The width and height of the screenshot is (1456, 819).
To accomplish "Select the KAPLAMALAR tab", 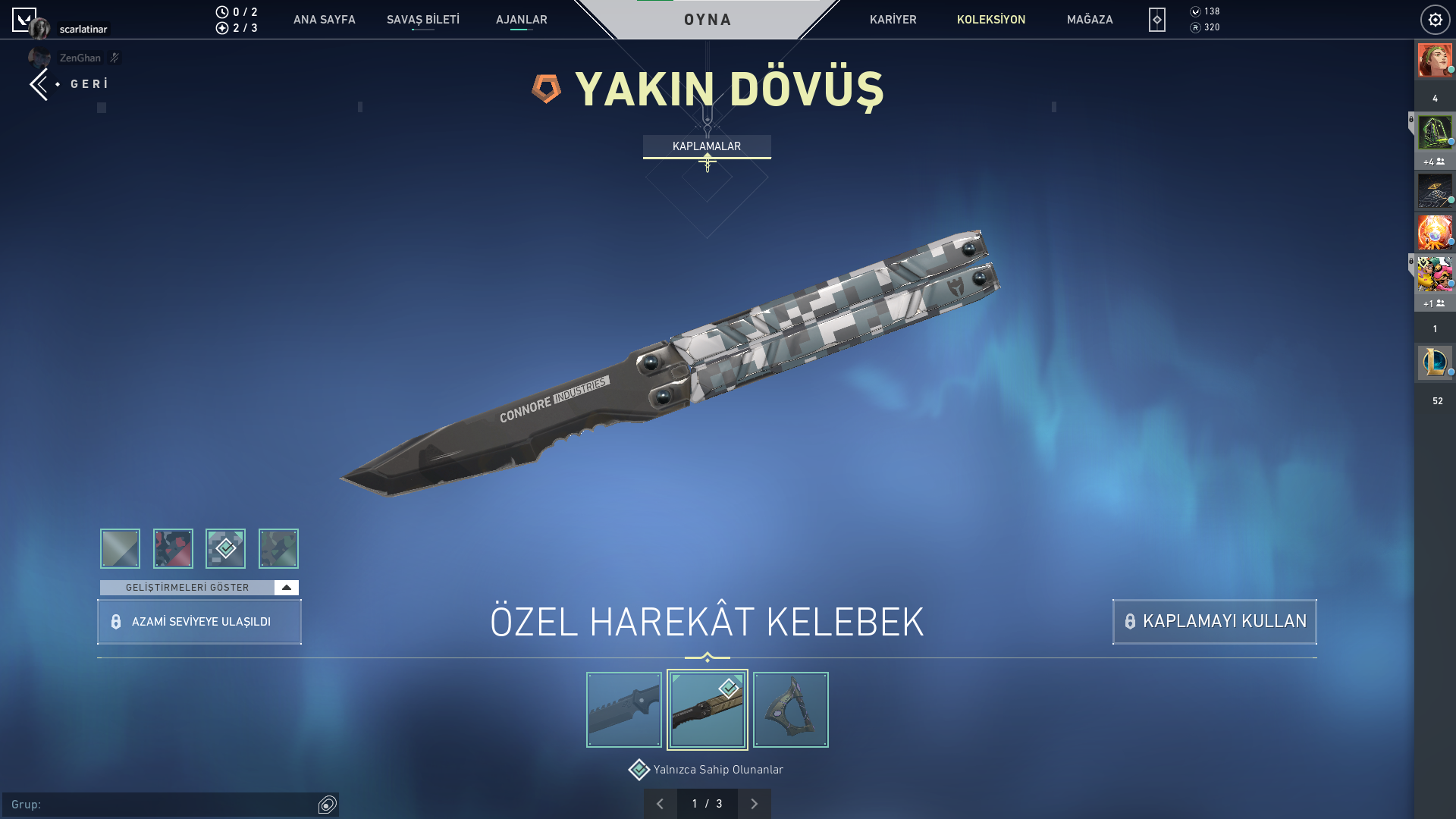I will click(x=707, y=146).
